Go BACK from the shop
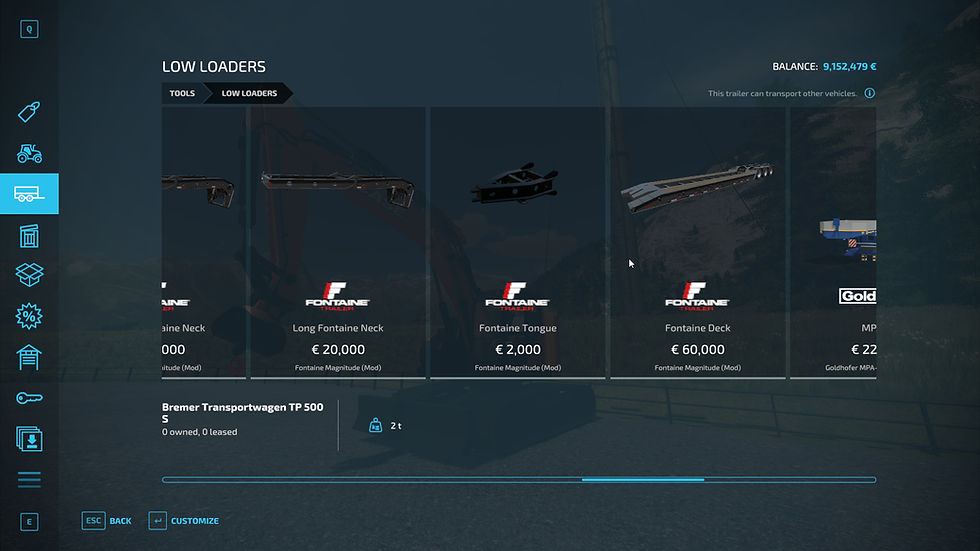This screenshot has height=551, width=980. [108, 521]
